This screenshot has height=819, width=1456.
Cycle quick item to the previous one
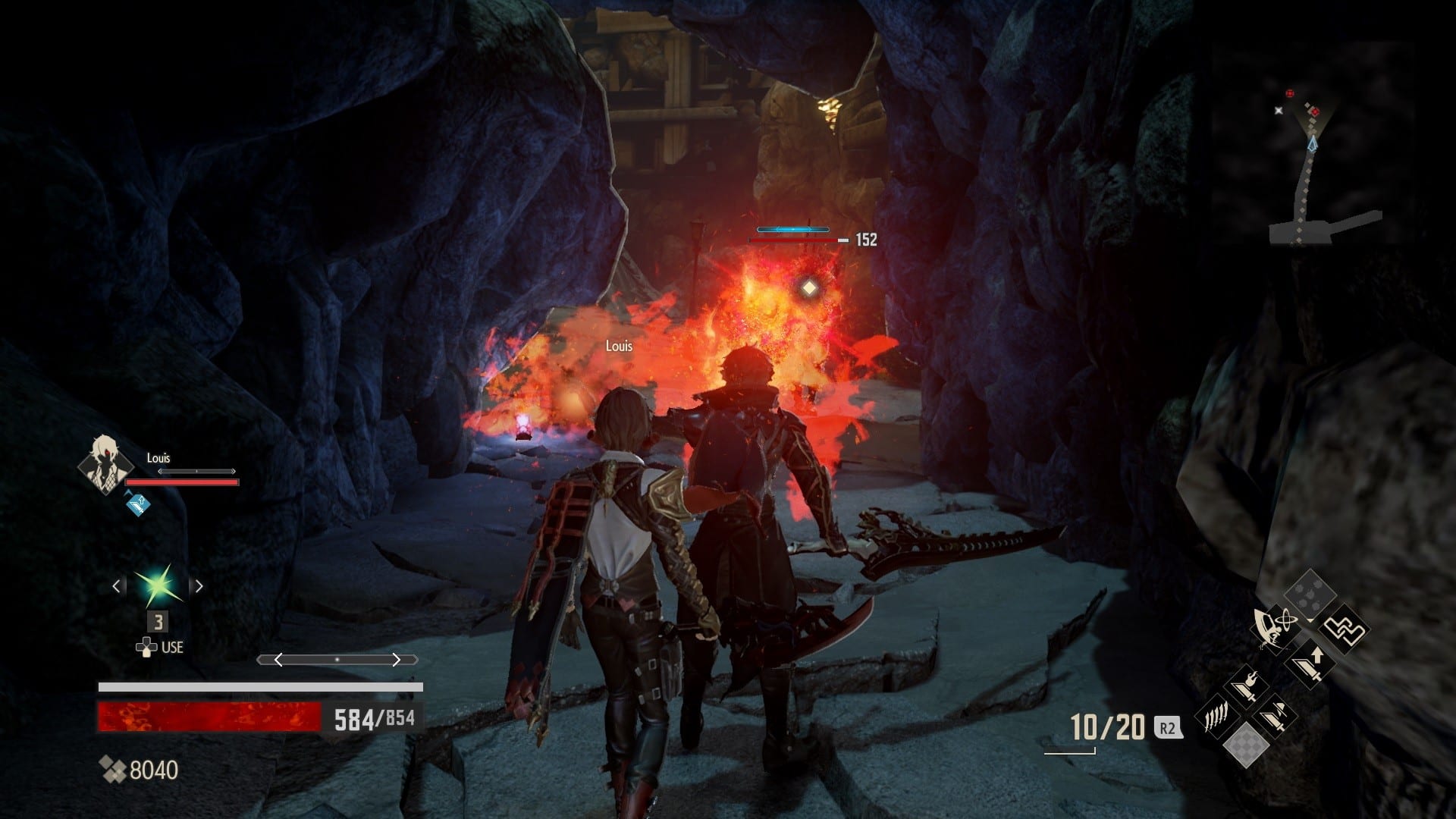[117, 585]
